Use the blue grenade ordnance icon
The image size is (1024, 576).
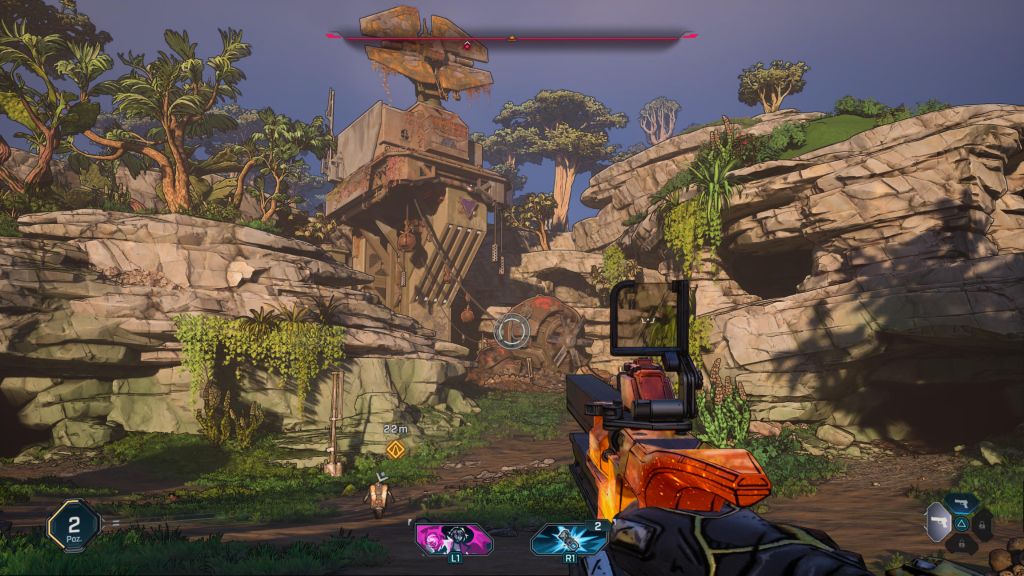(x=569, y=539)
